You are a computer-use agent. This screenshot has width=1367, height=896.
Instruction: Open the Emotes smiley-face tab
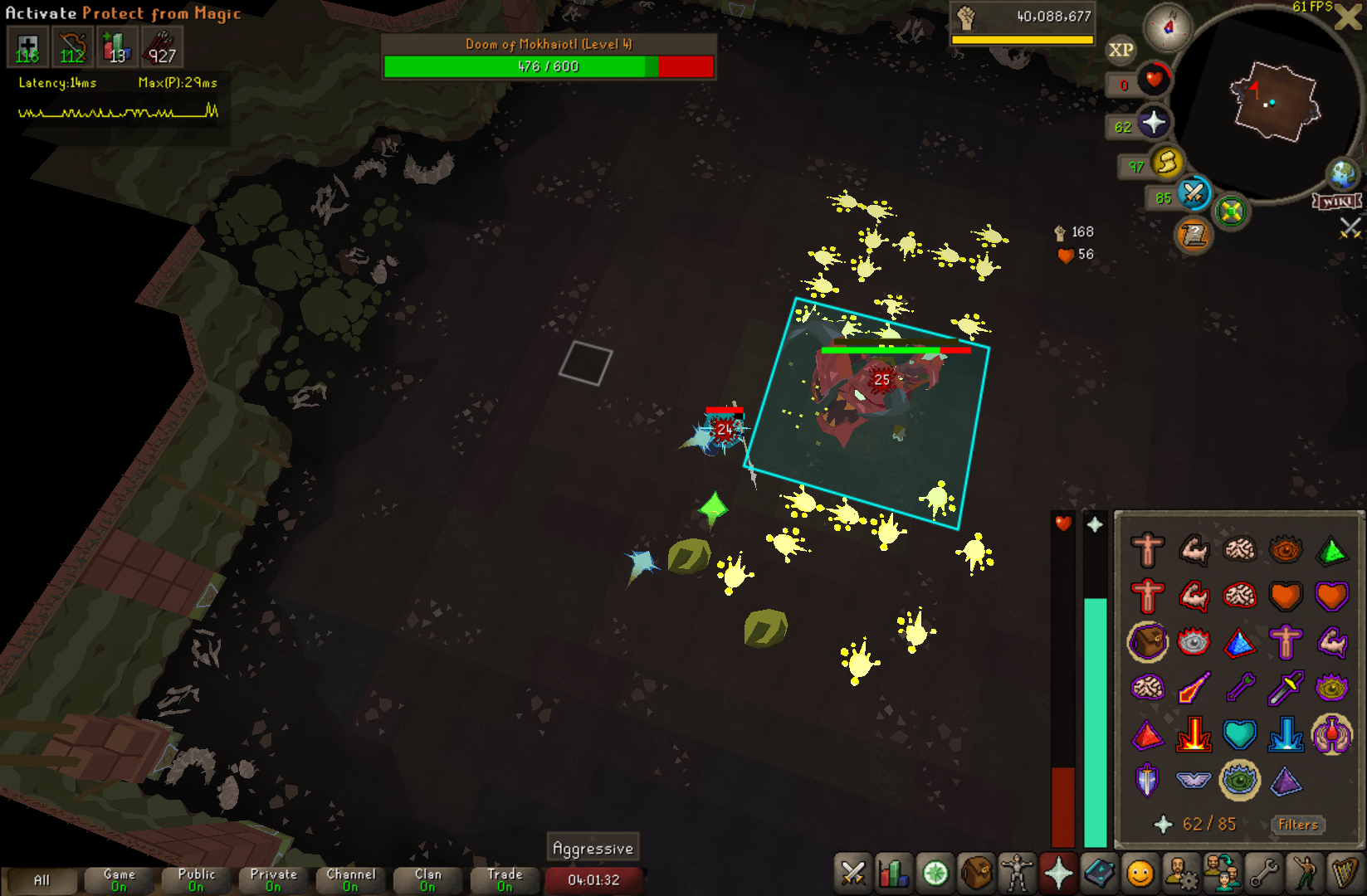tap(1140, 874)
